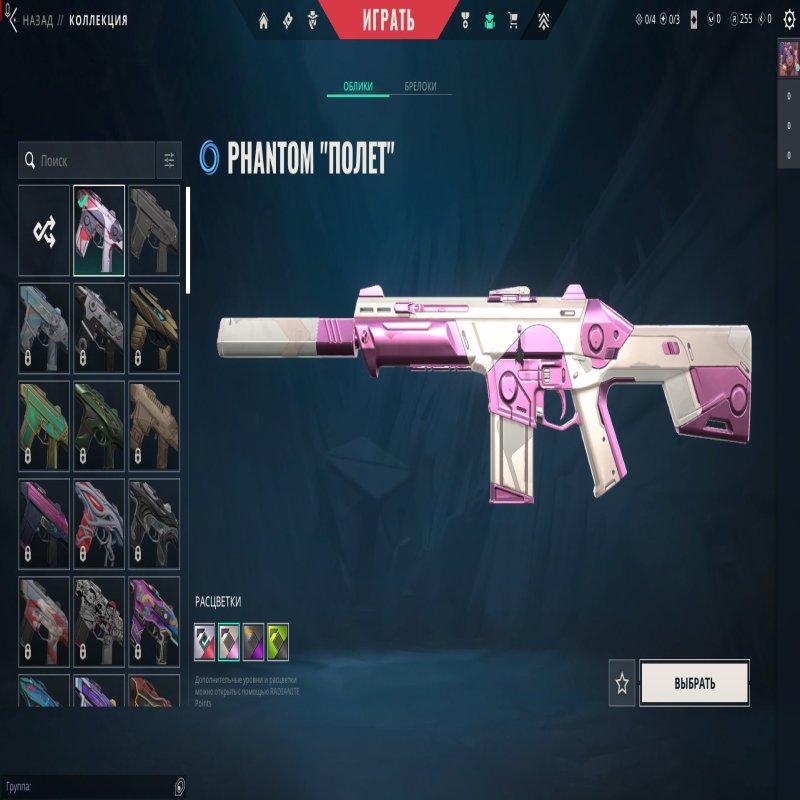Open the skin list filter options

click(169, 160)
